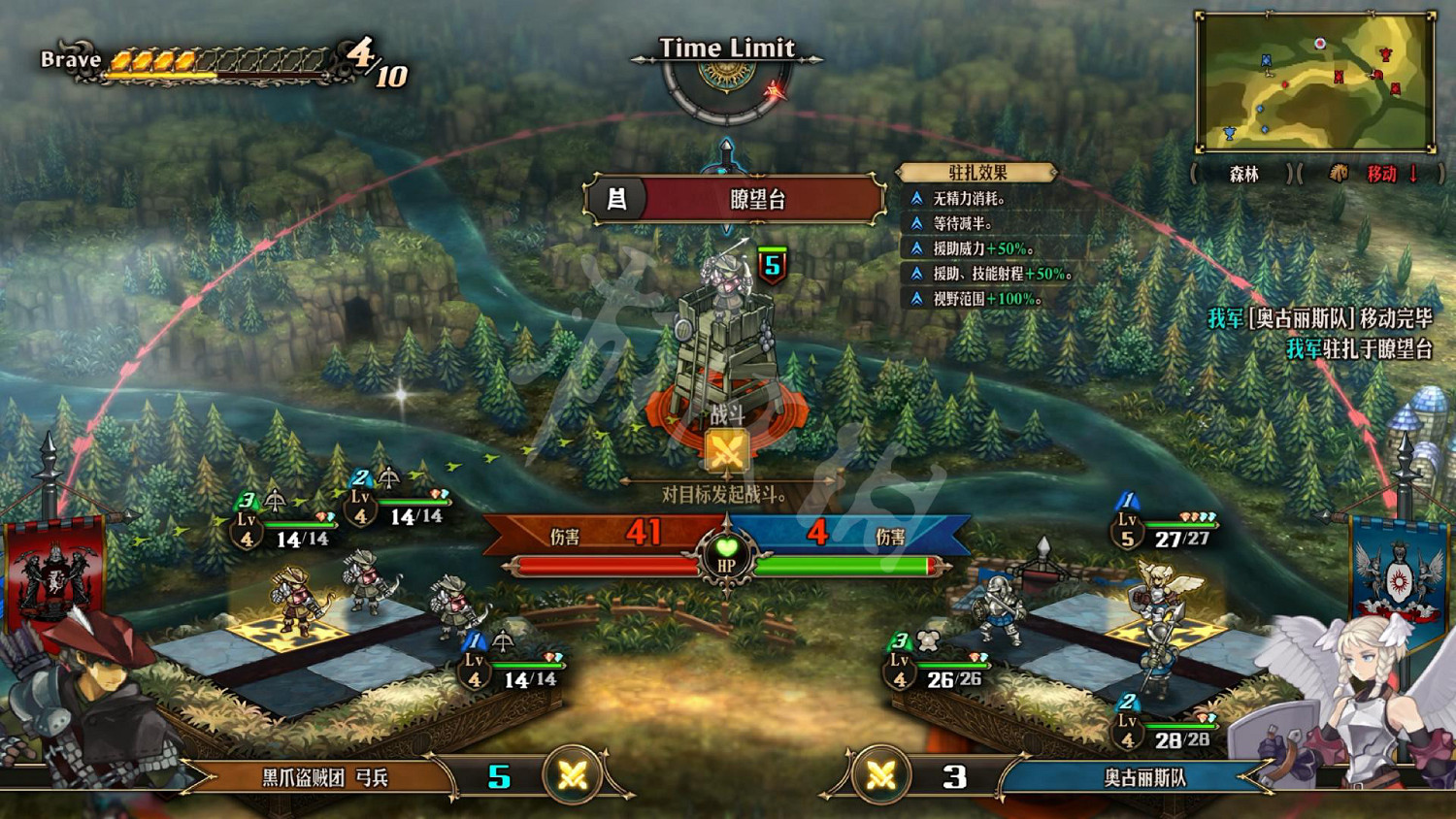The height and width of the screenshot is (819, 1456).
Task: Open the minimap
Action: [x=1315, y=82]
